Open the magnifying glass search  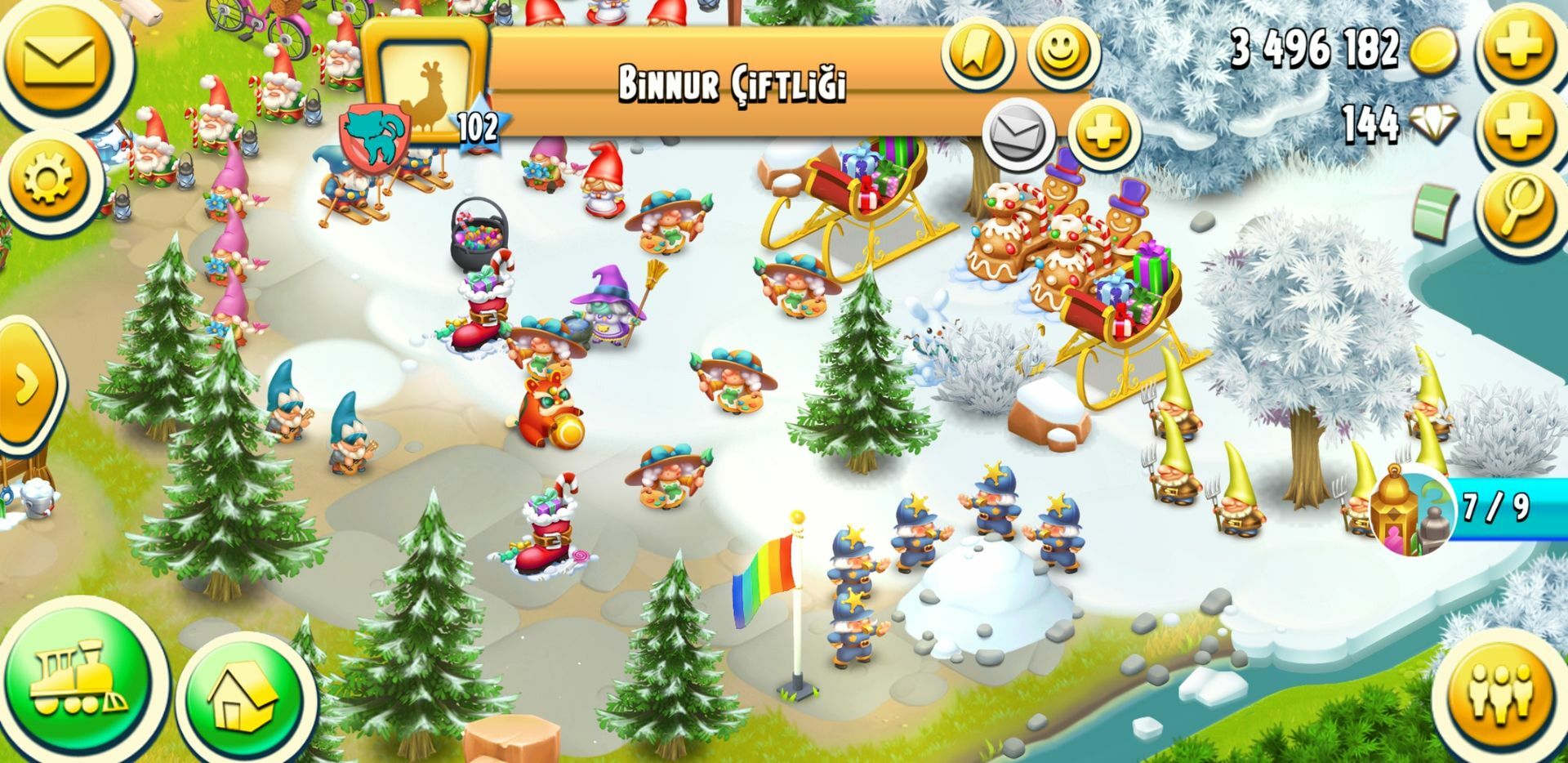(1517, 206)
